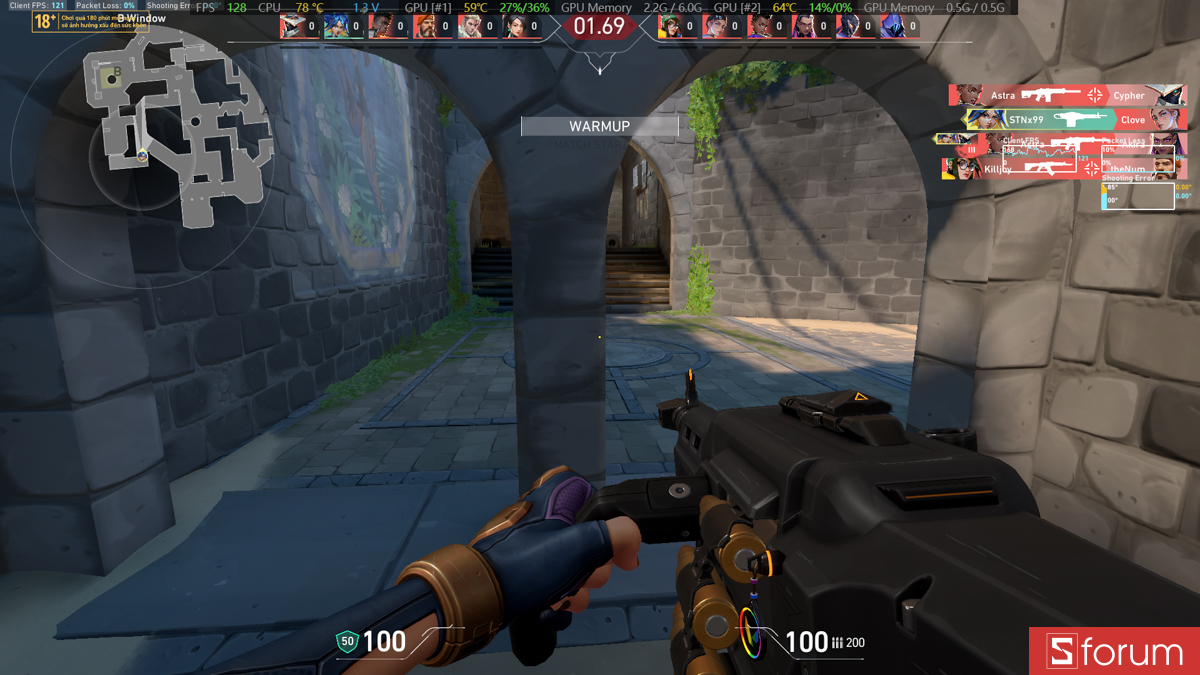Select Neon's portrait in the top team bar

coord(337,27)
